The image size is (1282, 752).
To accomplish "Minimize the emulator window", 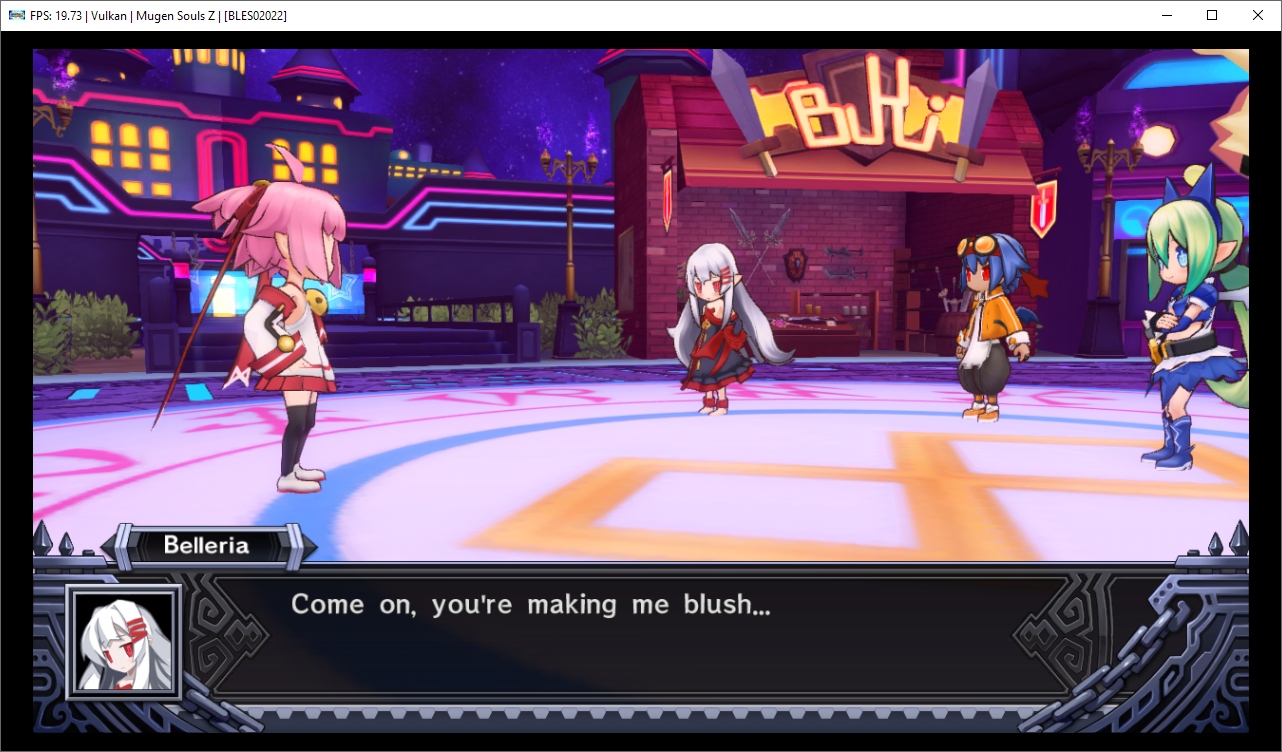I will (x=1166, y=15).
